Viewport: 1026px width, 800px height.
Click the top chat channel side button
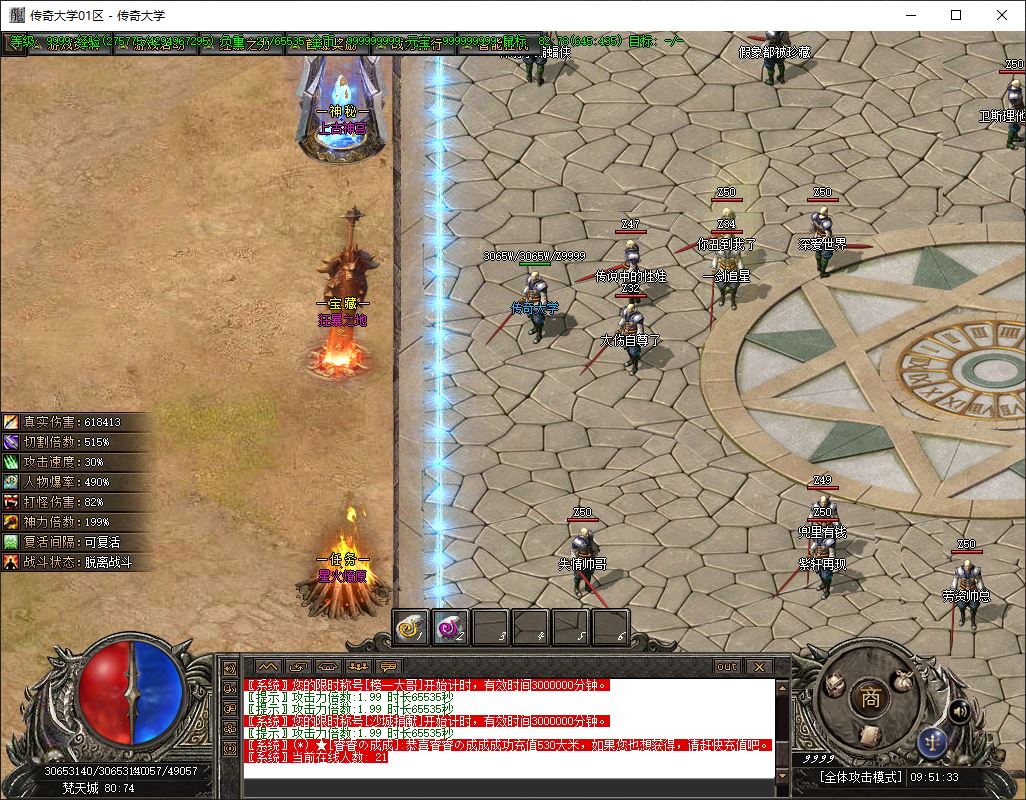229,667
